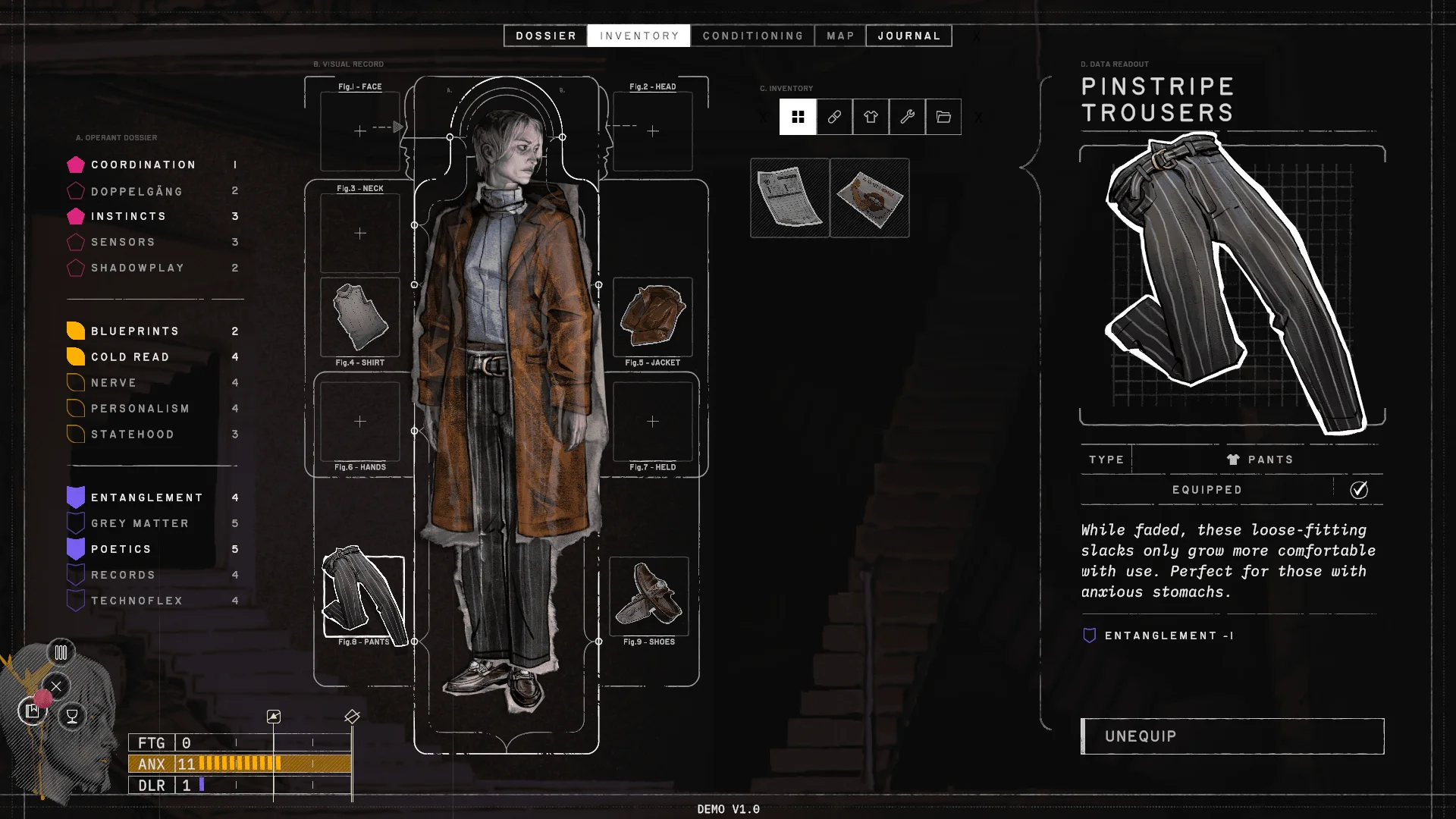
Task: Filter inventory by wrench tools icon
Action: [907, 117]
